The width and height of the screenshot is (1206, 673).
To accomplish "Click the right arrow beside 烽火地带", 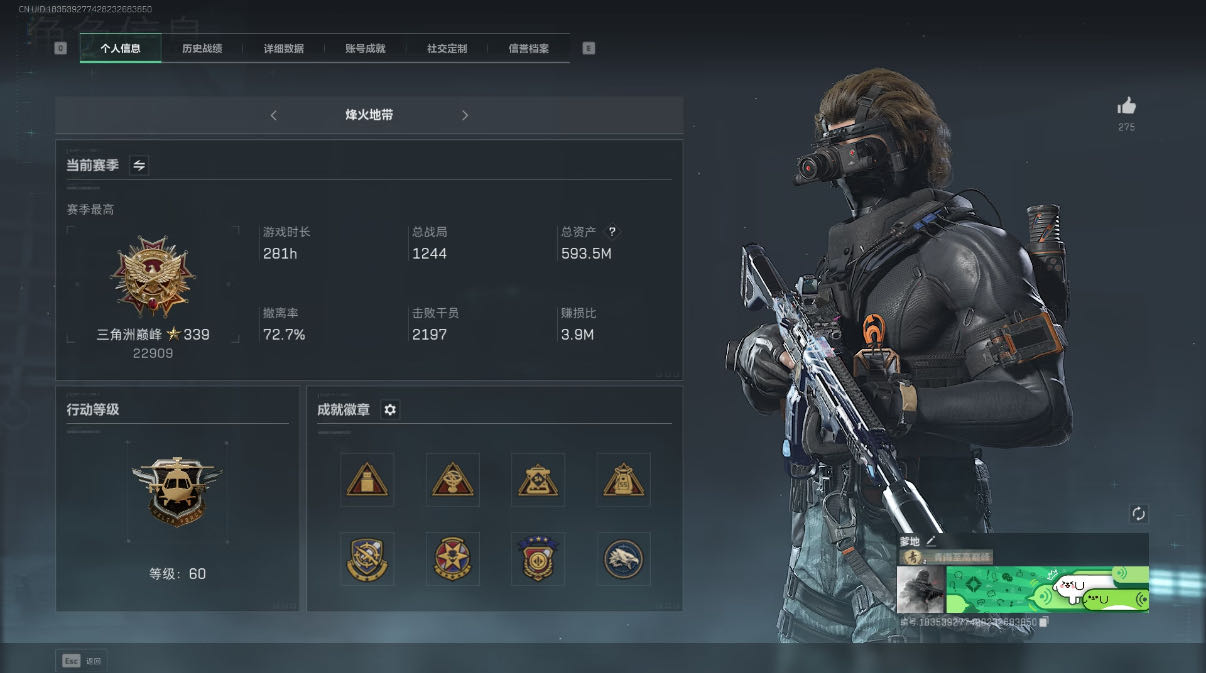I will point(465,115).
